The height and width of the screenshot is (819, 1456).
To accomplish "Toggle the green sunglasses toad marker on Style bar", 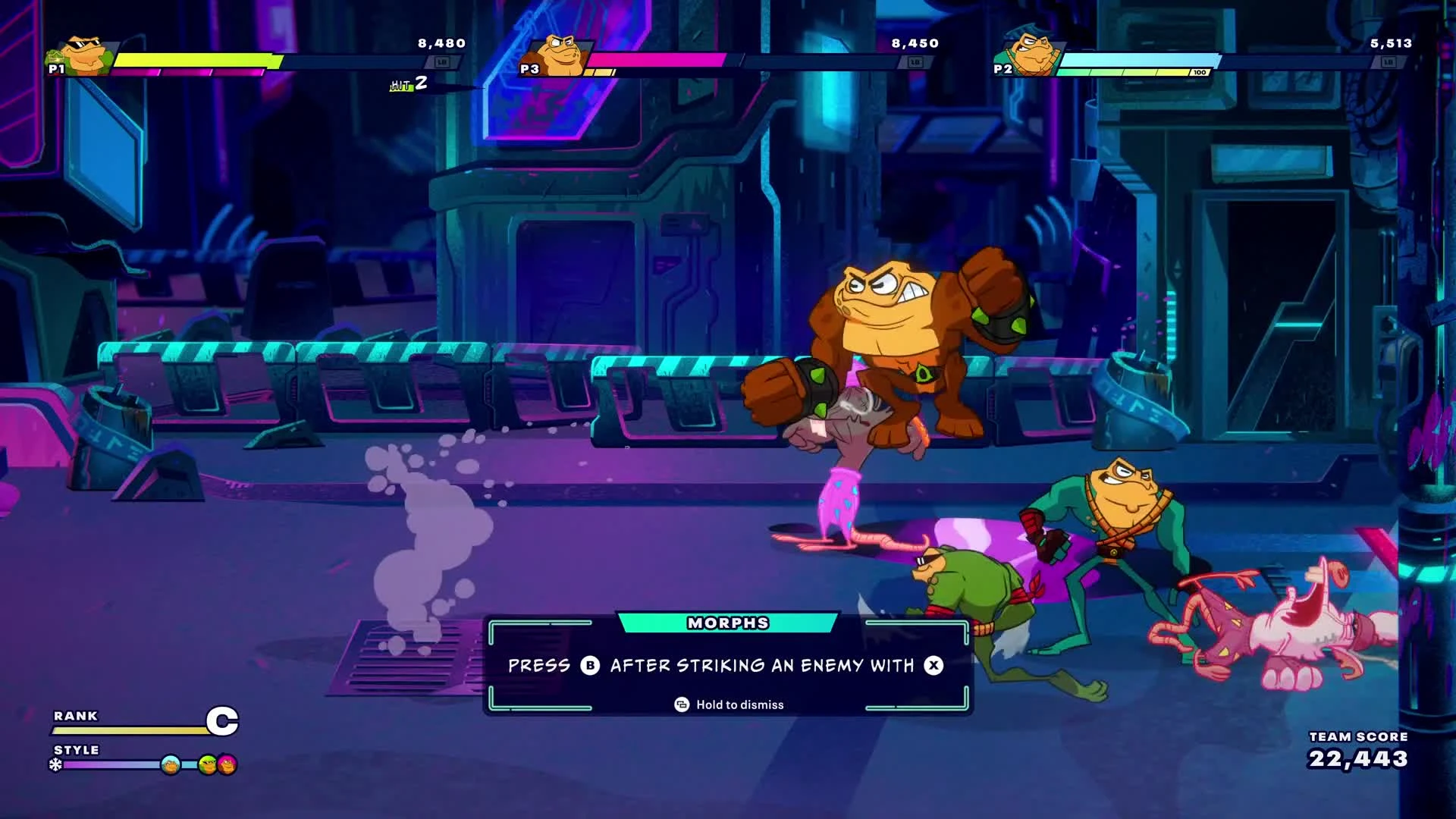I will (206, 764).
